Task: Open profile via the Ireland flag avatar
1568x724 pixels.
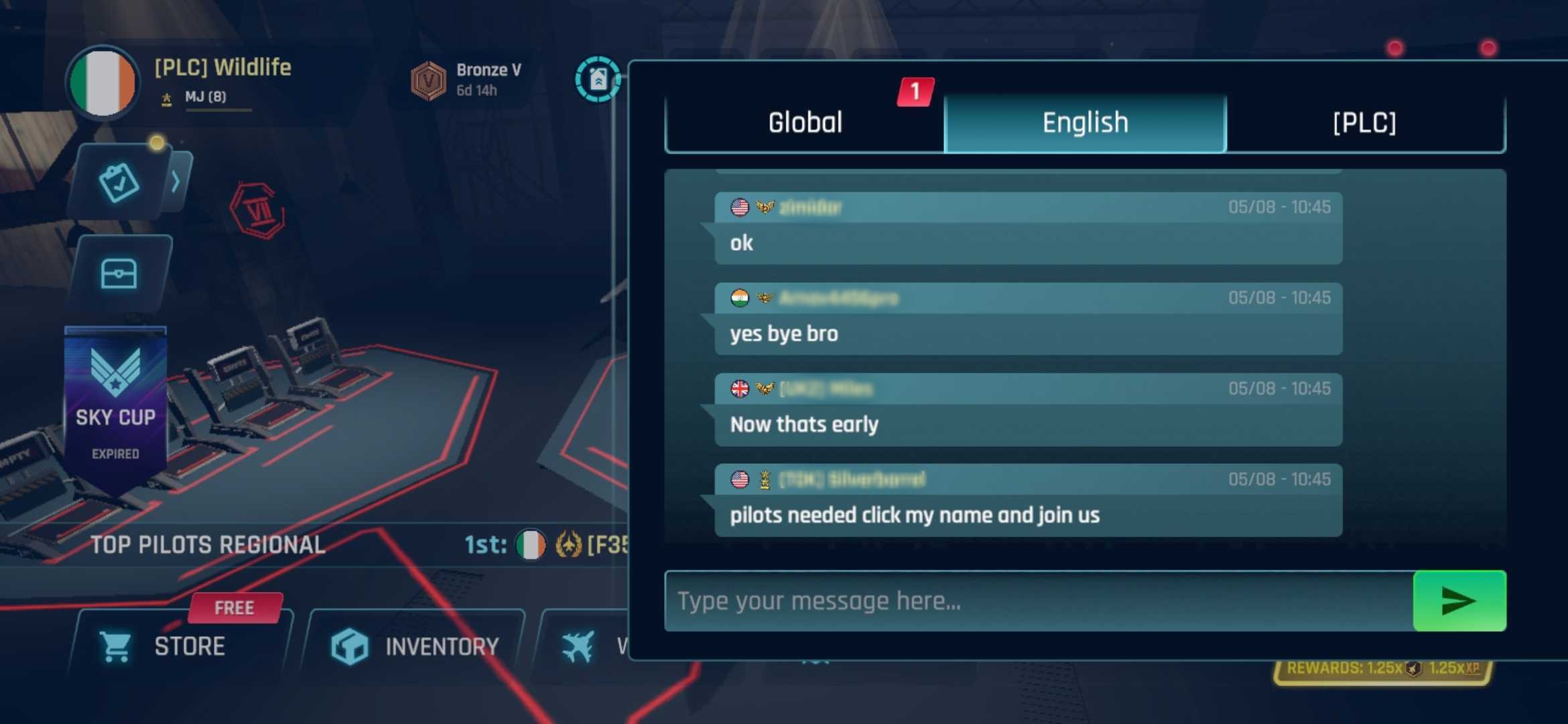Action: click(x=102, y=82)
